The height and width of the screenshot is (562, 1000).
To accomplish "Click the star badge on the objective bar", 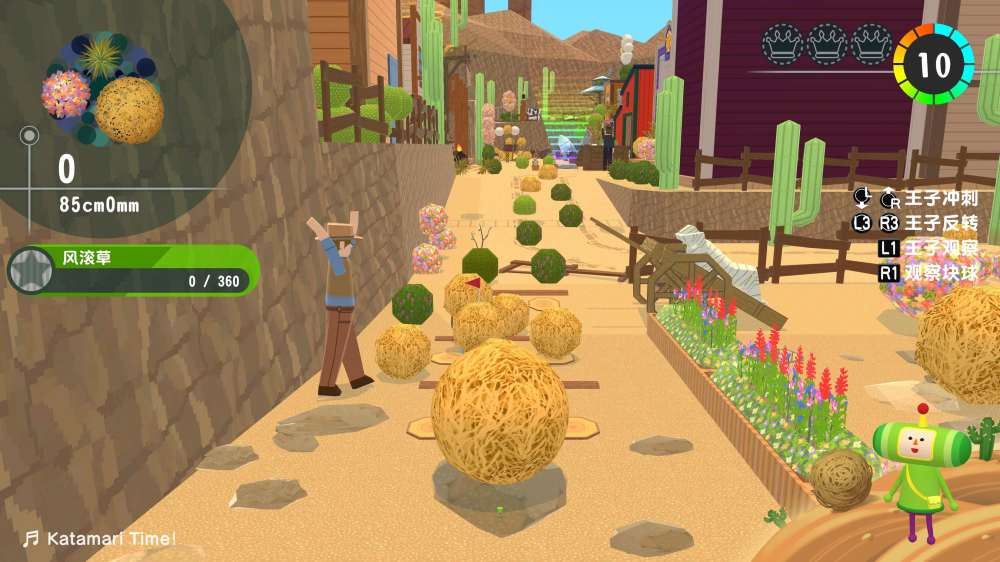I will (30, 270).
